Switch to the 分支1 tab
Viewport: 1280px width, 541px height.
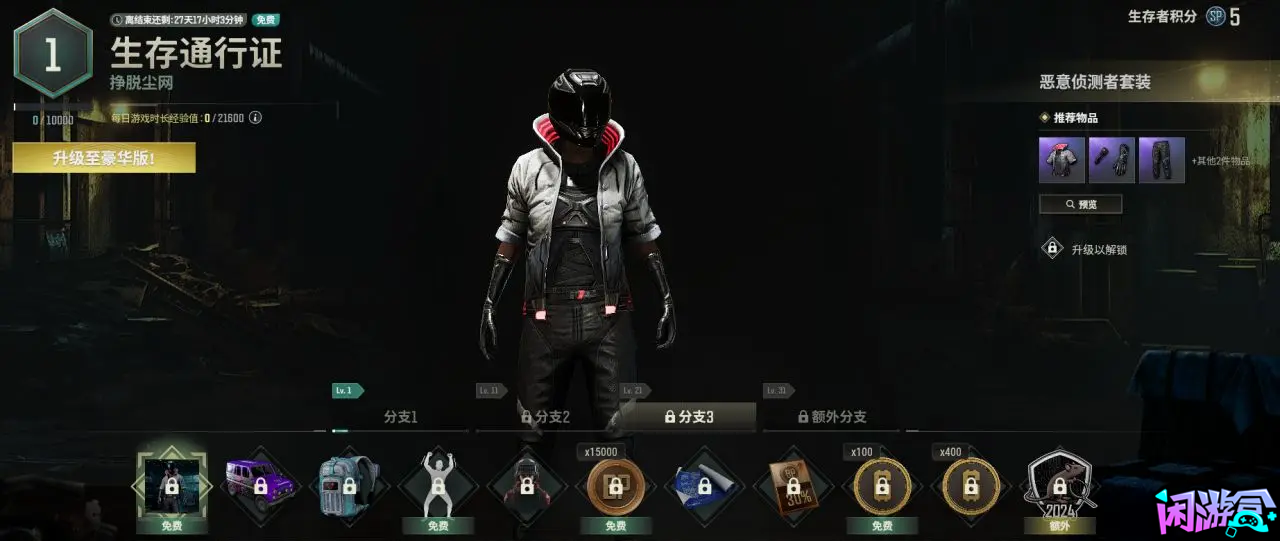(x=400, y=417)
